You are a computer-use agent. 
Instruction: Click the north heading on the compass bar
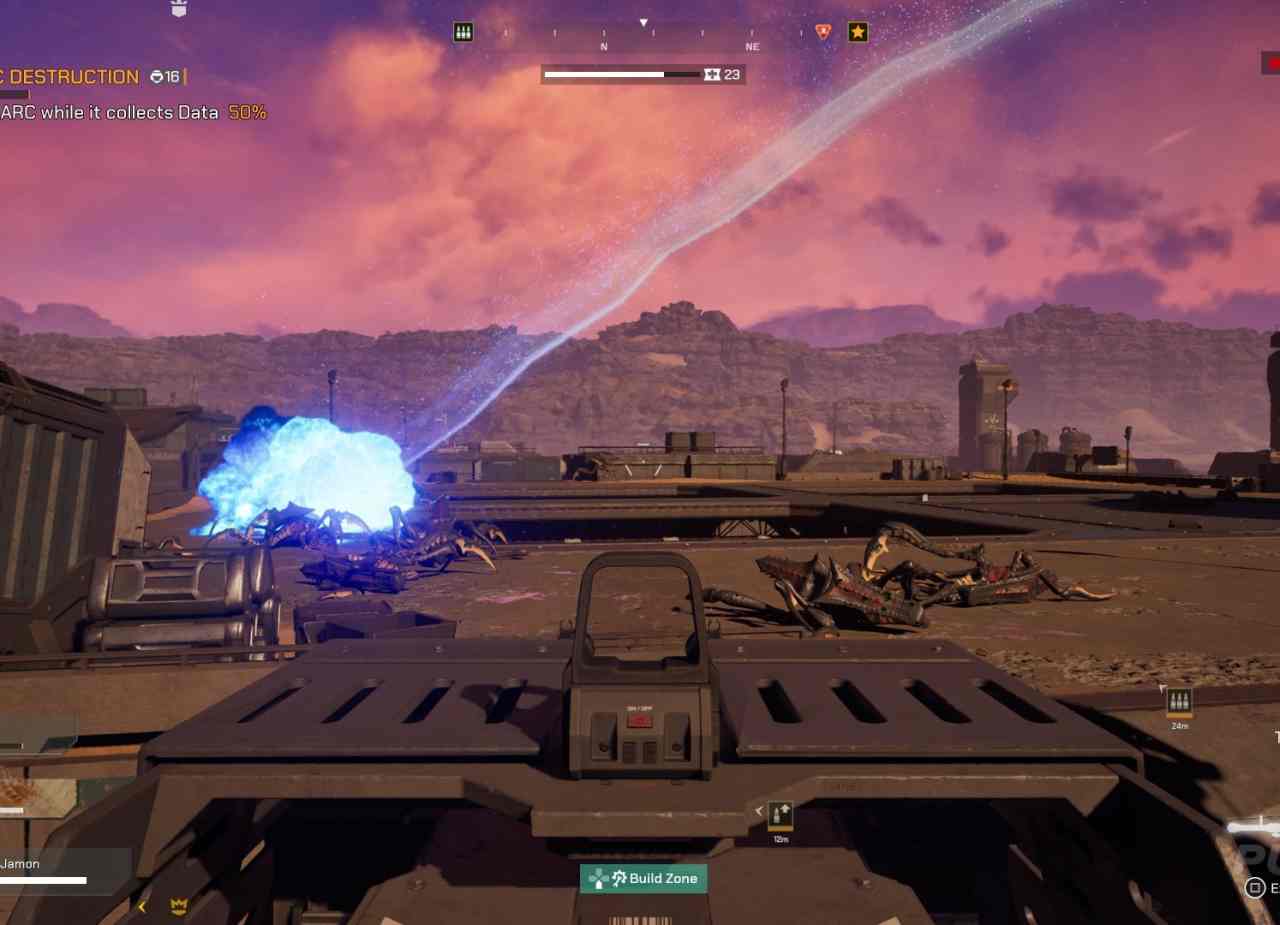pyautogui.click(x=604, y=46)
